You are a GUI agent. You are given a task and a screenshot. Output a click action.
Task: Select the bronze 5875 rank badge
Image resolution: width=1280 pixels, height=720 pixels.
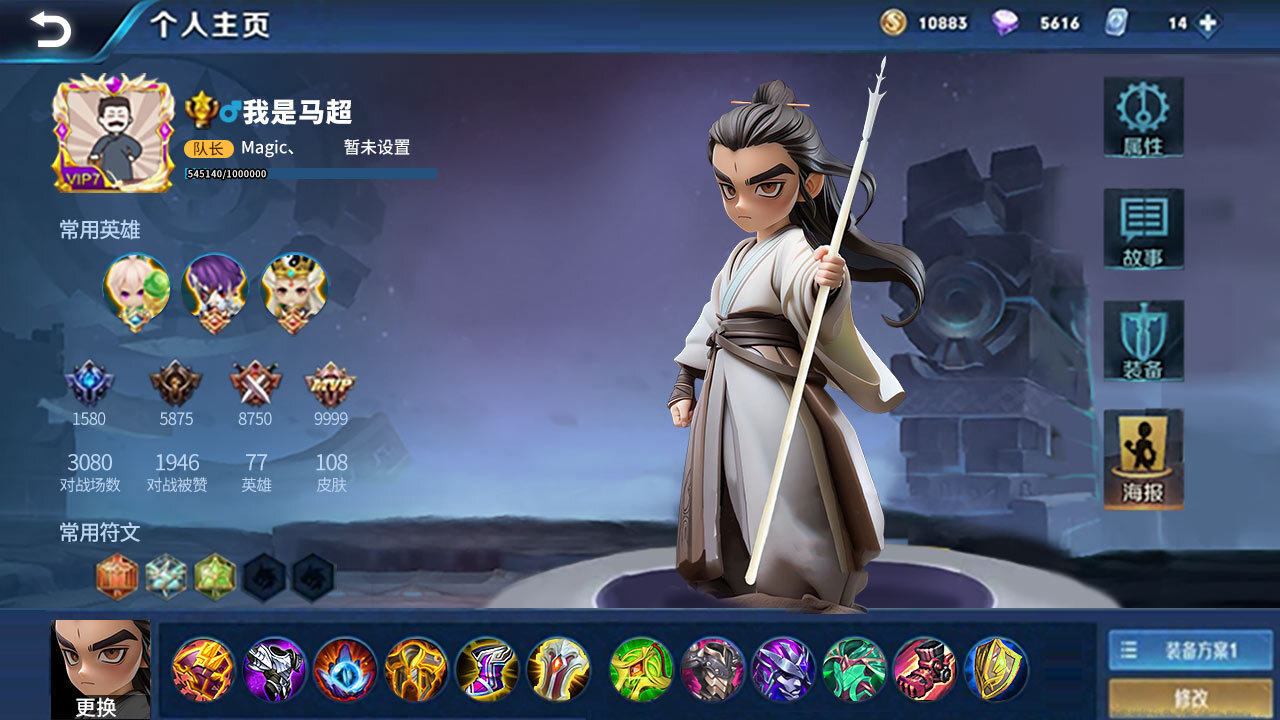176,383
